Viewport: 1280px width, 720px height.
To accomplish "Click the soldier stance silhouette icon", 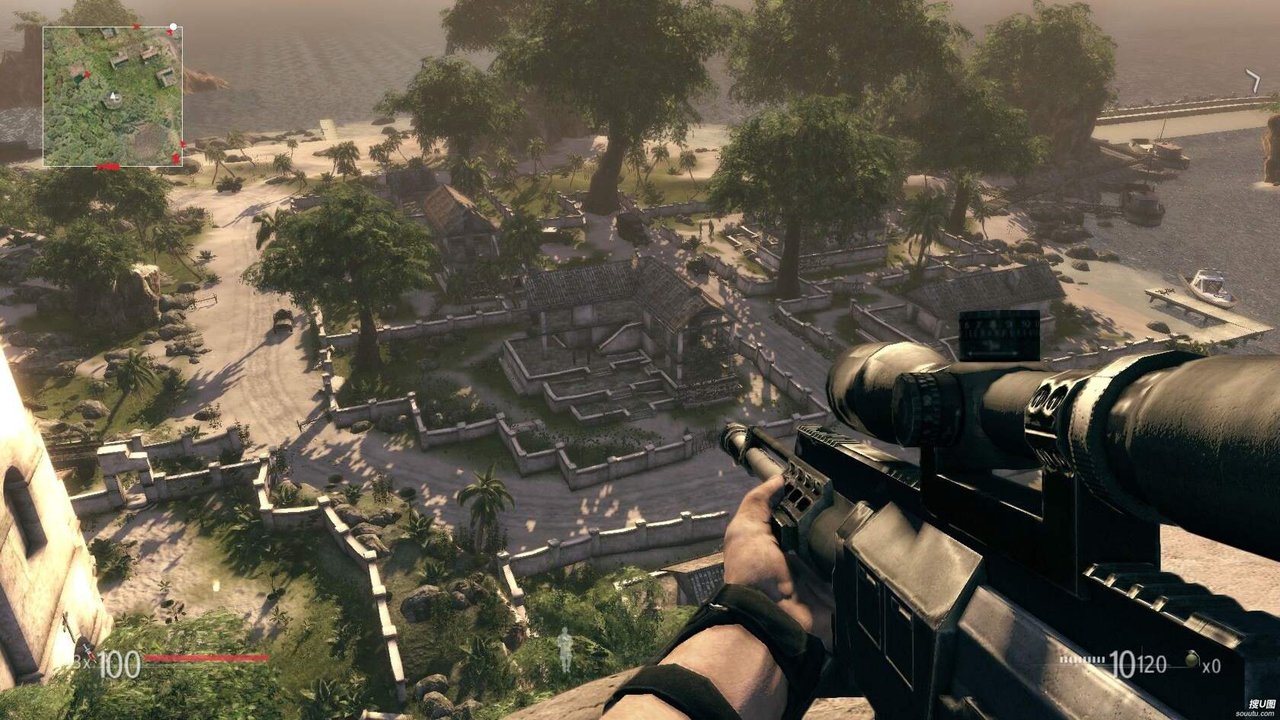I will [566, 649].
